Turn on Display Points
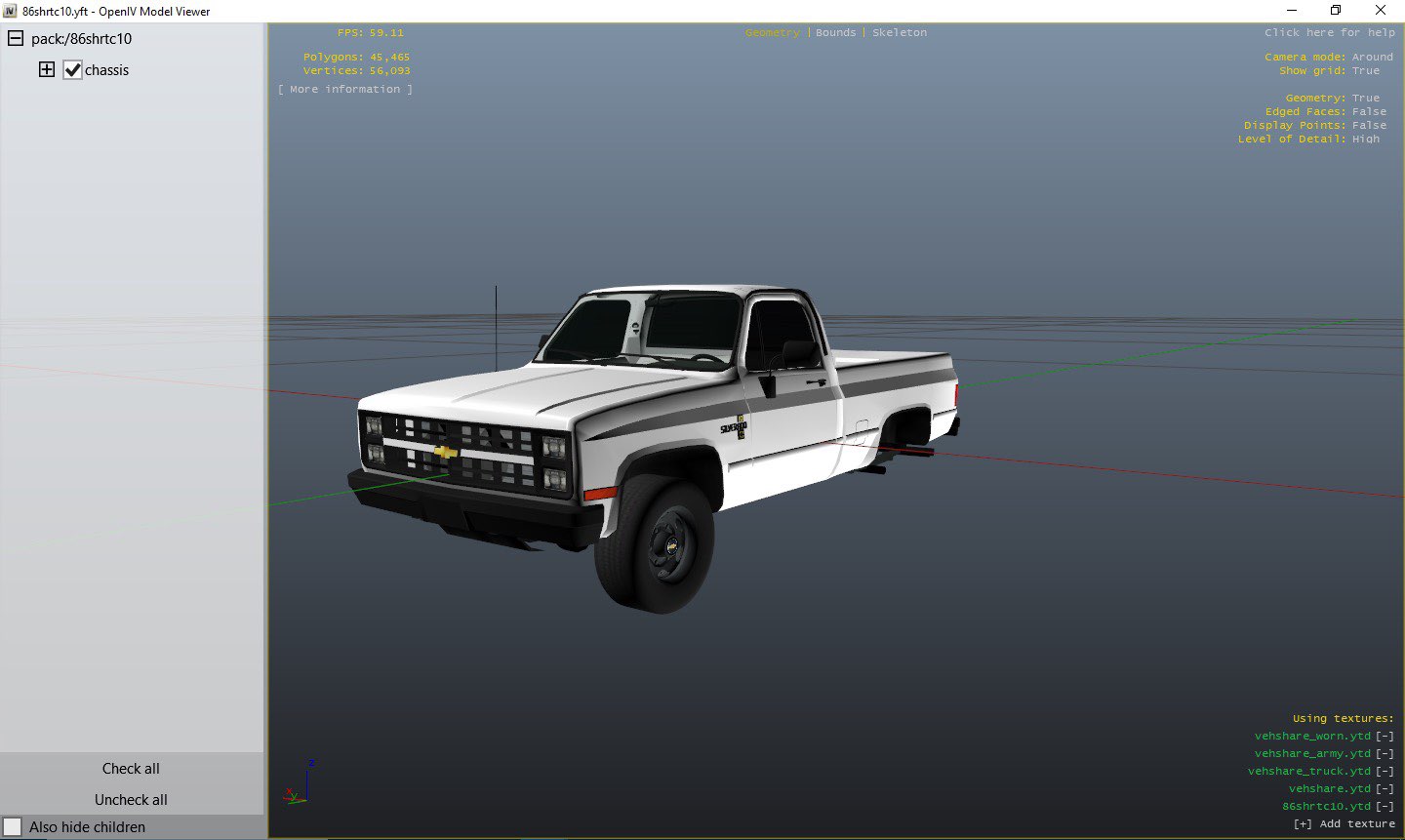Screen dimensions: 1405x840 (1369, 125)
